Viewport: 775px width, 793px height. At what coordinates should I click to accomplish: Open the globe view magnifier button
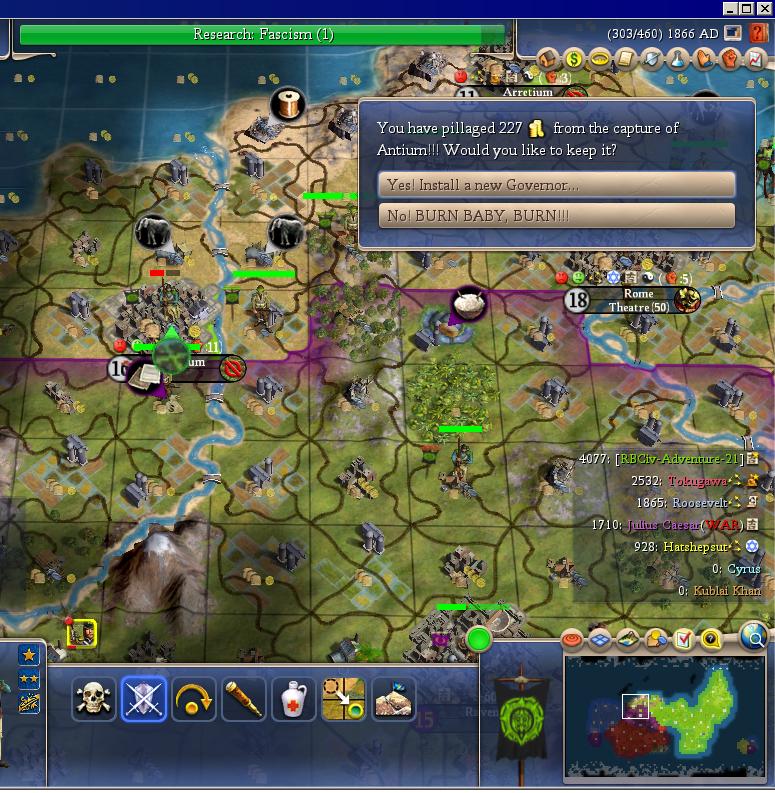756,636
